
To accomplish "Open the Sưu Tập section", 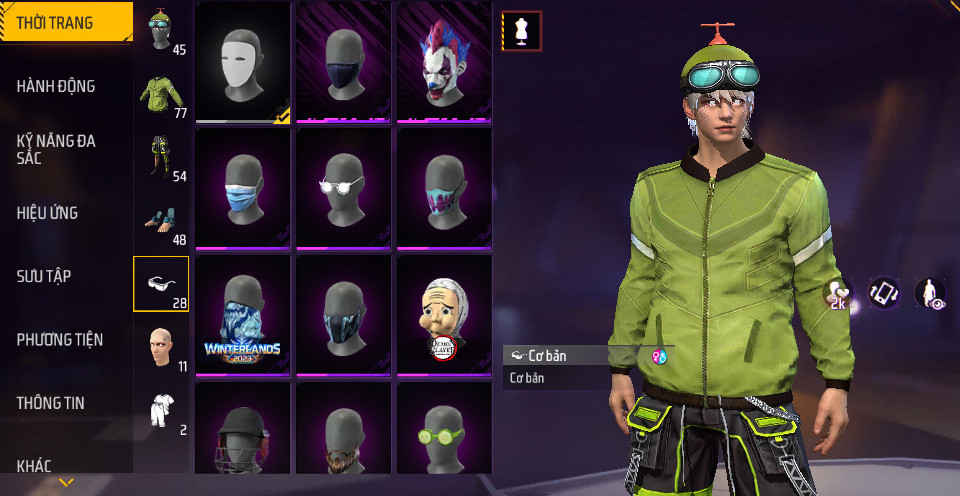I will pyautogui.click(x=44, y=276).
